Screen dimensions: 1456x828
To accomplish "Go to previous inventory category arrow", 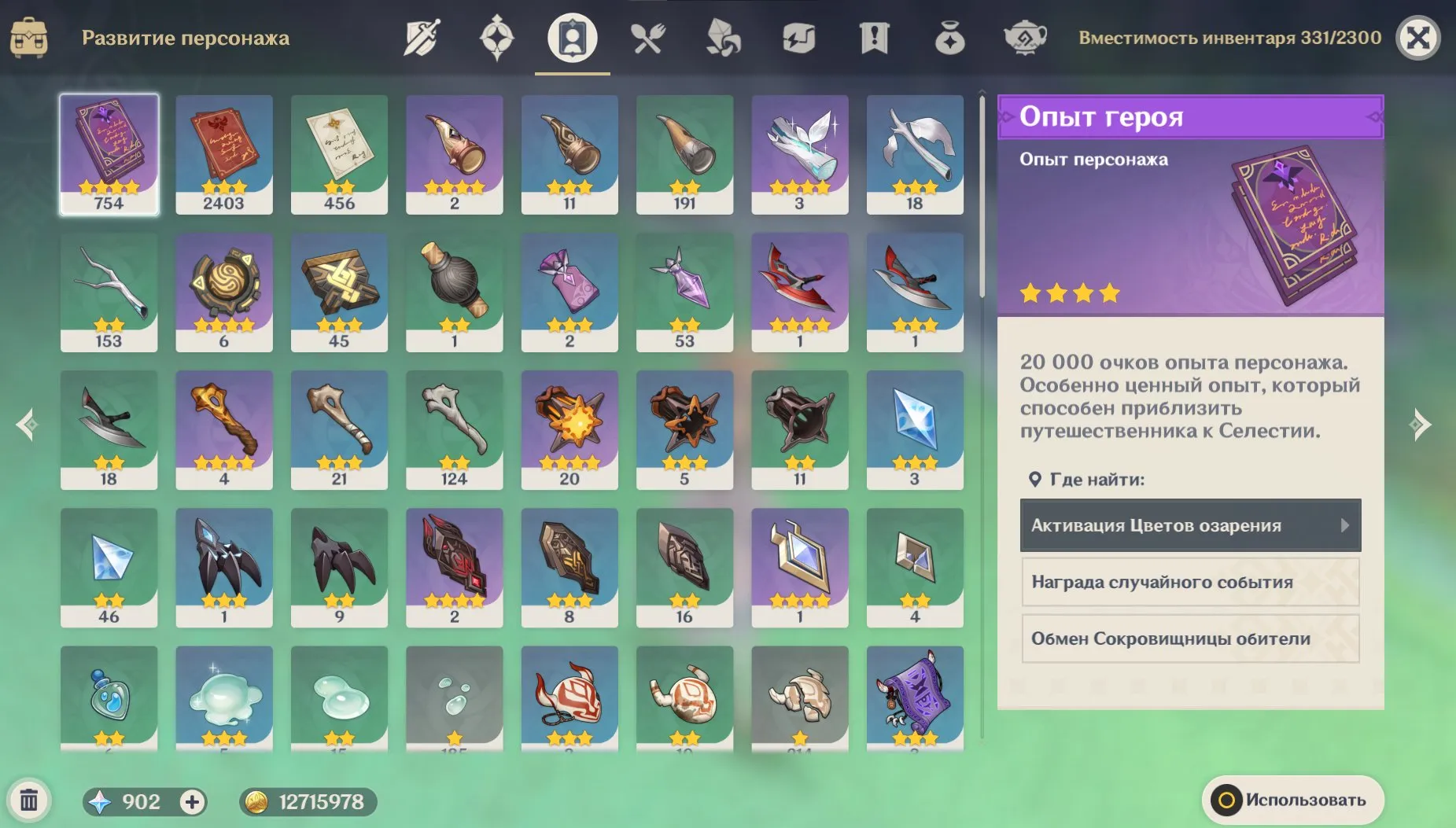I will click(x=27, y=425).
